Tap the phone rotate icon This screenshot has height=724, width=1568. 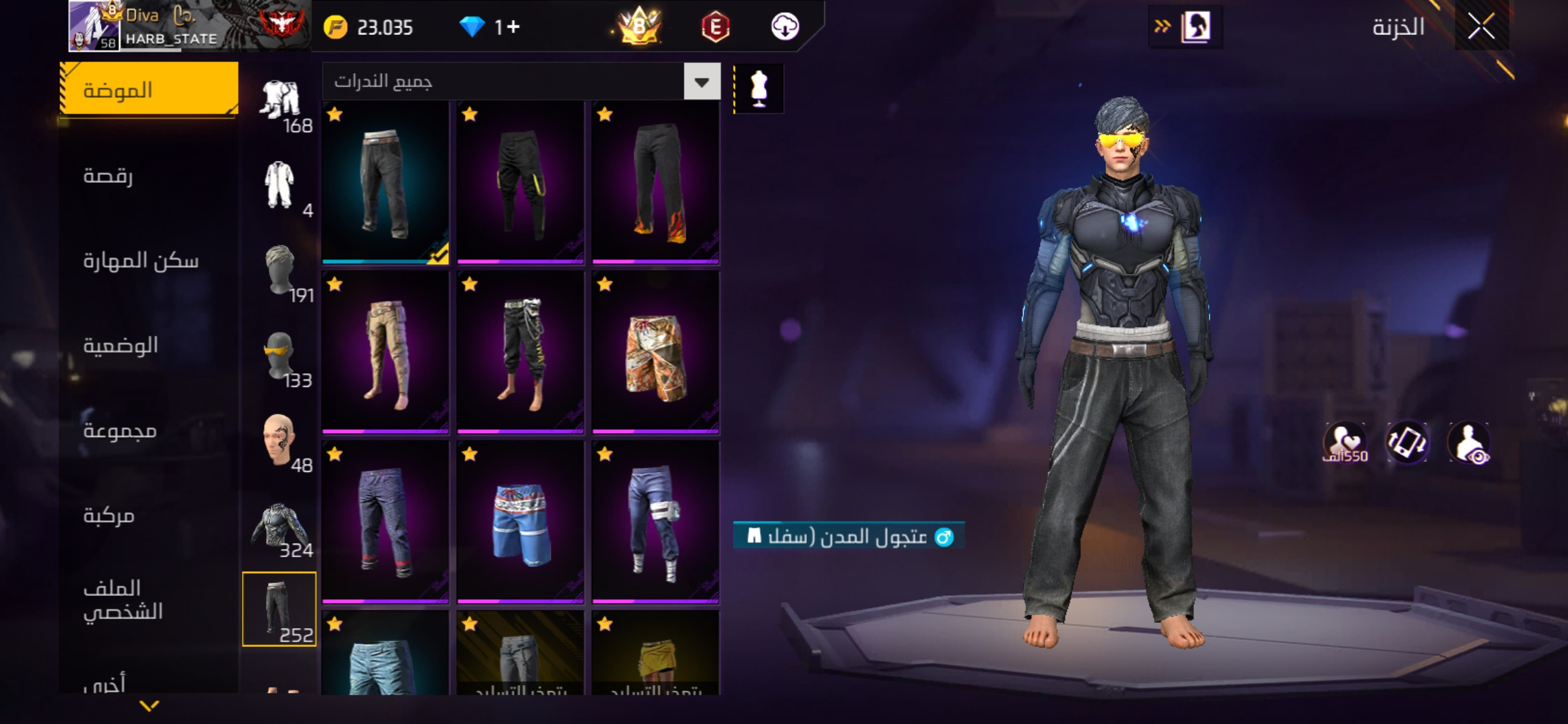1407,442
